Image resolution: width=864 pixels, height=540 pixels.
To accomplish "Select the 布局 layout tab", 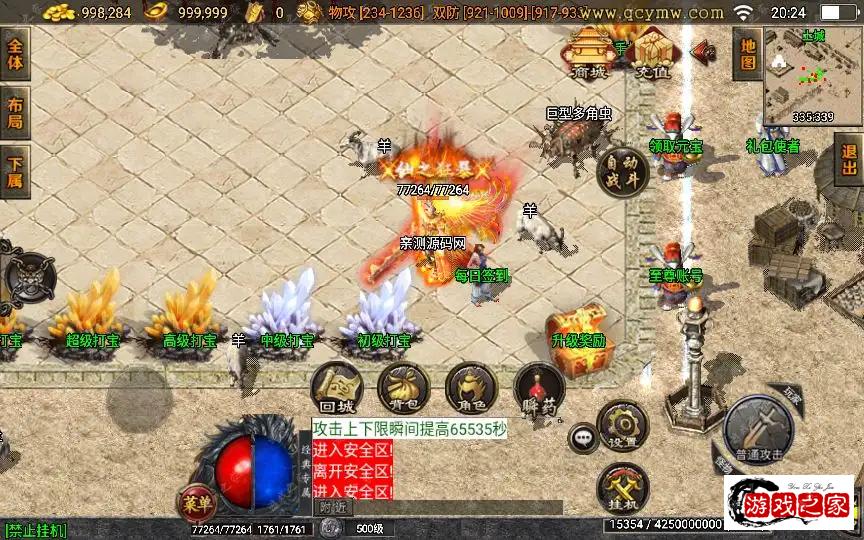I will (x=15, y=112).
